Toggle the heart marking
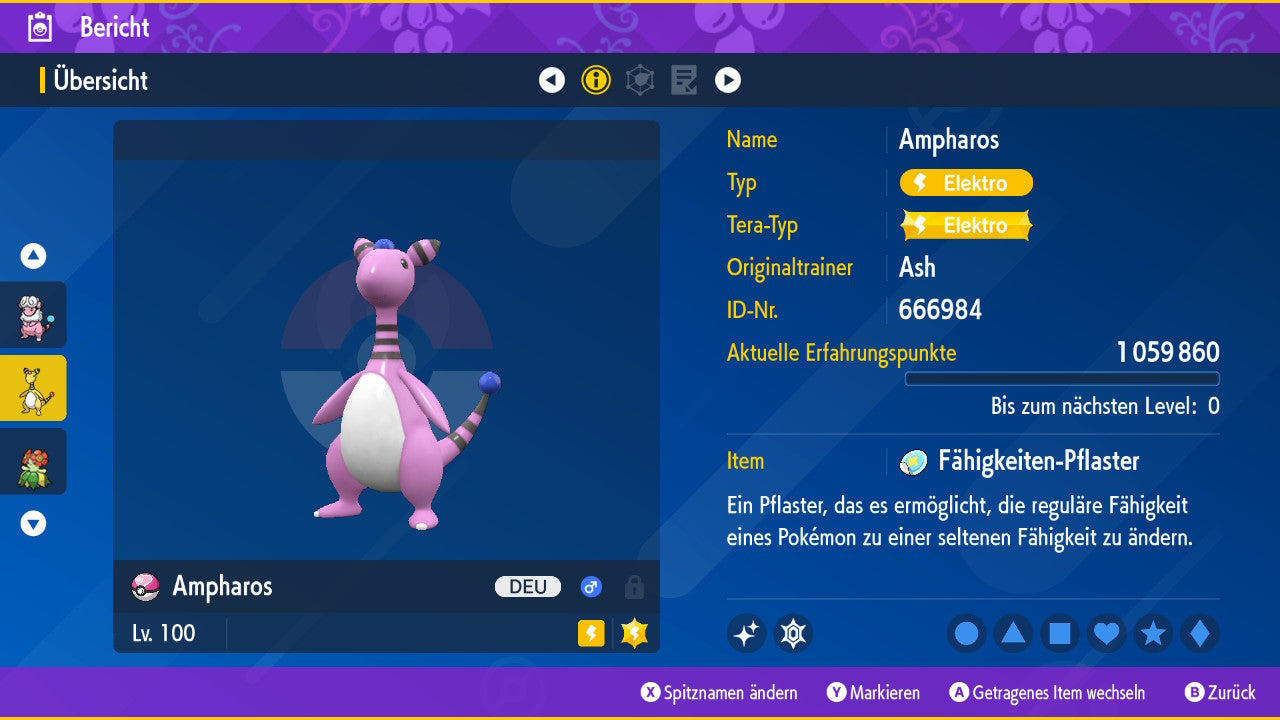The width and height of the screenshot is (1280, 720). click(x=1106, y=633)
